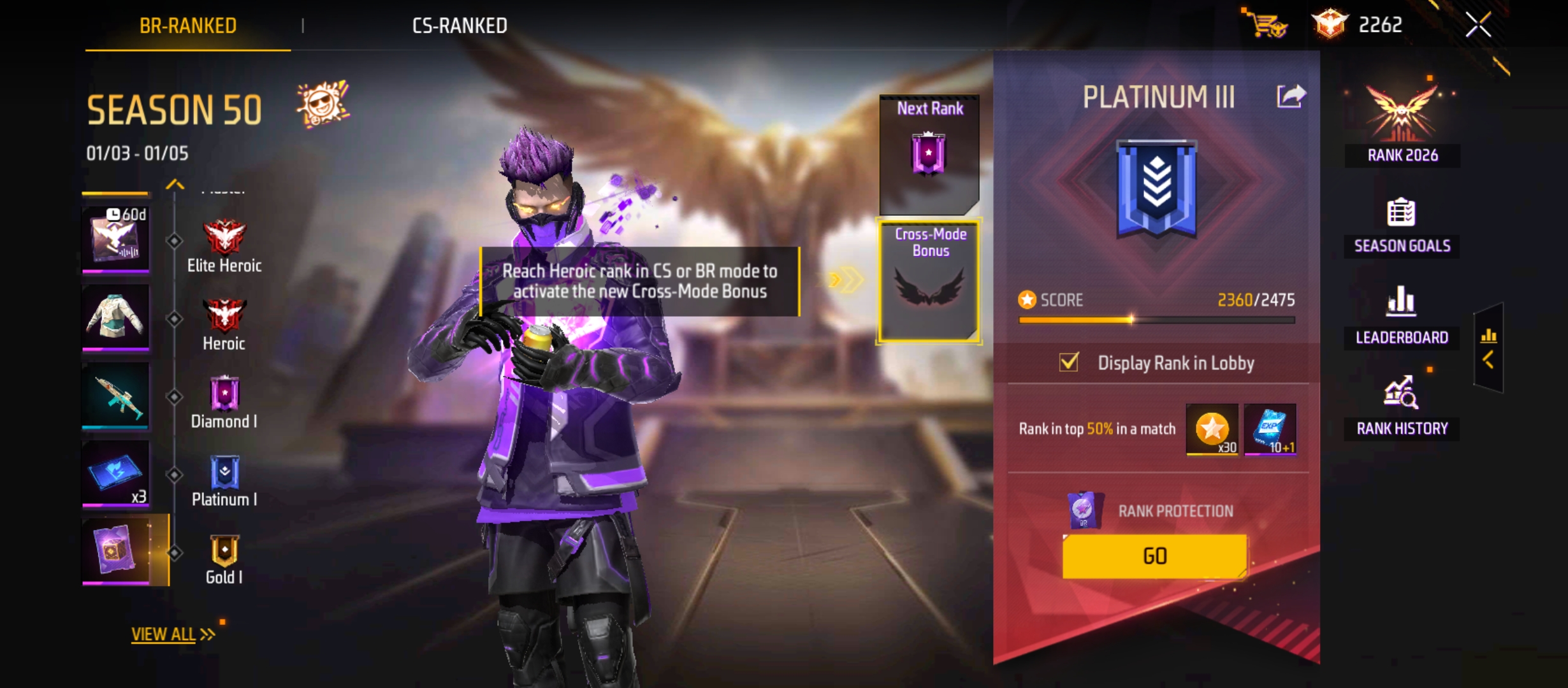
Task: Show the LEADERBOARD
Action: pos(1402,317)
